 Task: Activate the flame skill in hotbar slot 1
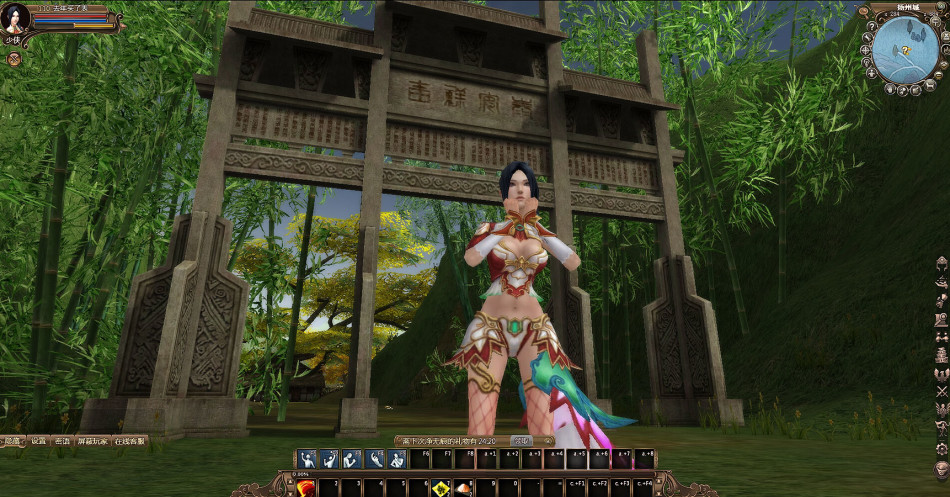(x=307, y=487)
